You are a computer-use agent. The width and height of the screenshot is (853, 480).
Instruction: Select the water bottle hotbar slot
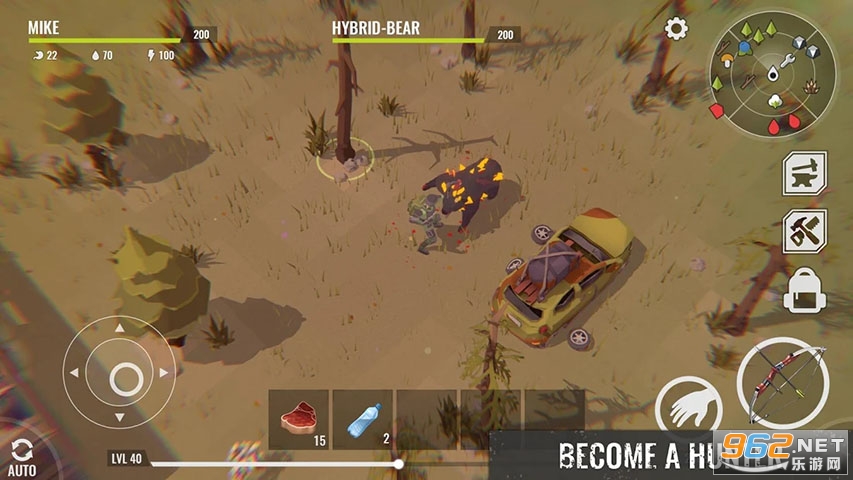tap(362, 419)
